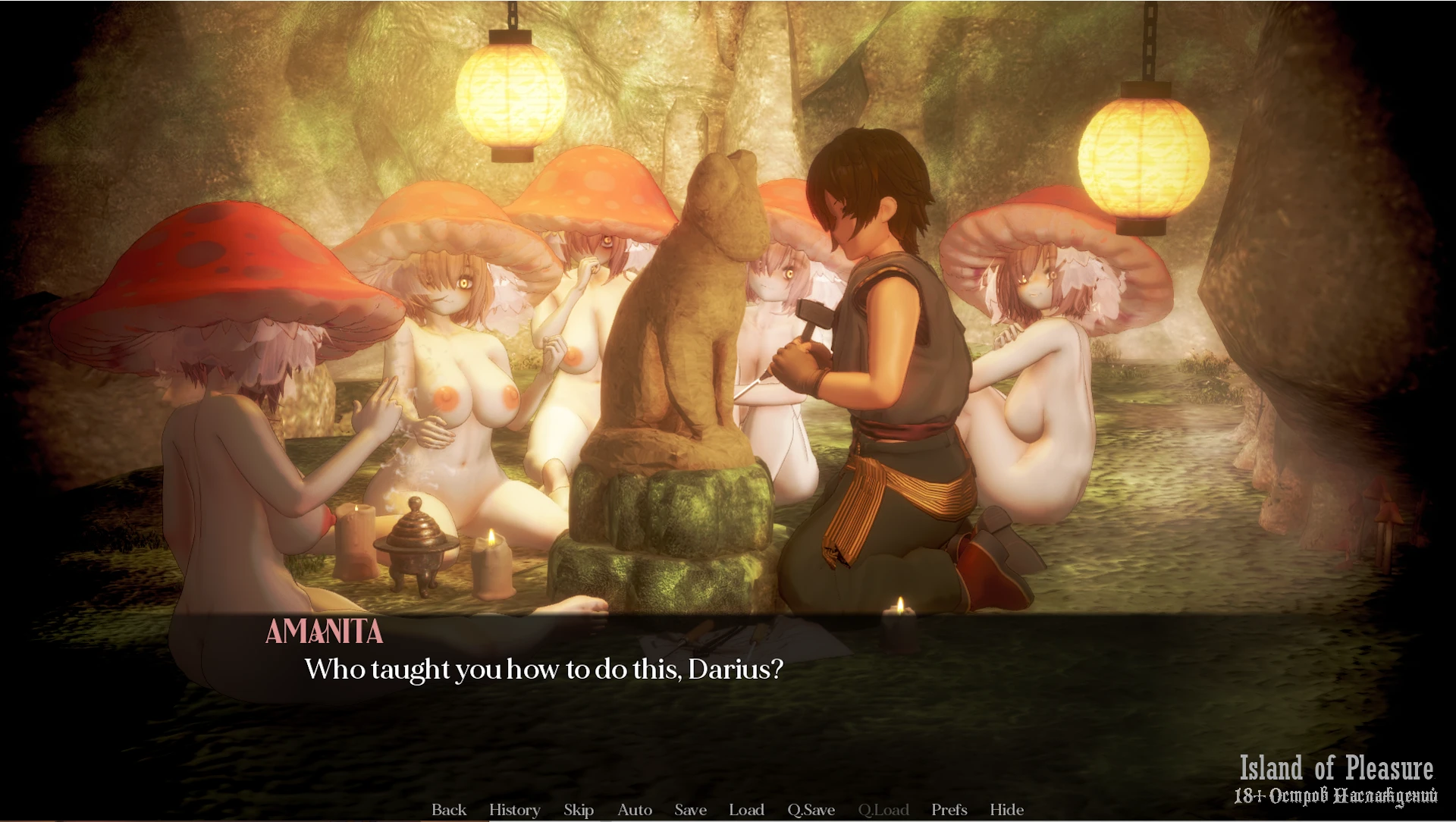Activate Skip to fast-forward dialogue
The height and width of the screenshot is (822, 1456).
point(579,810)
